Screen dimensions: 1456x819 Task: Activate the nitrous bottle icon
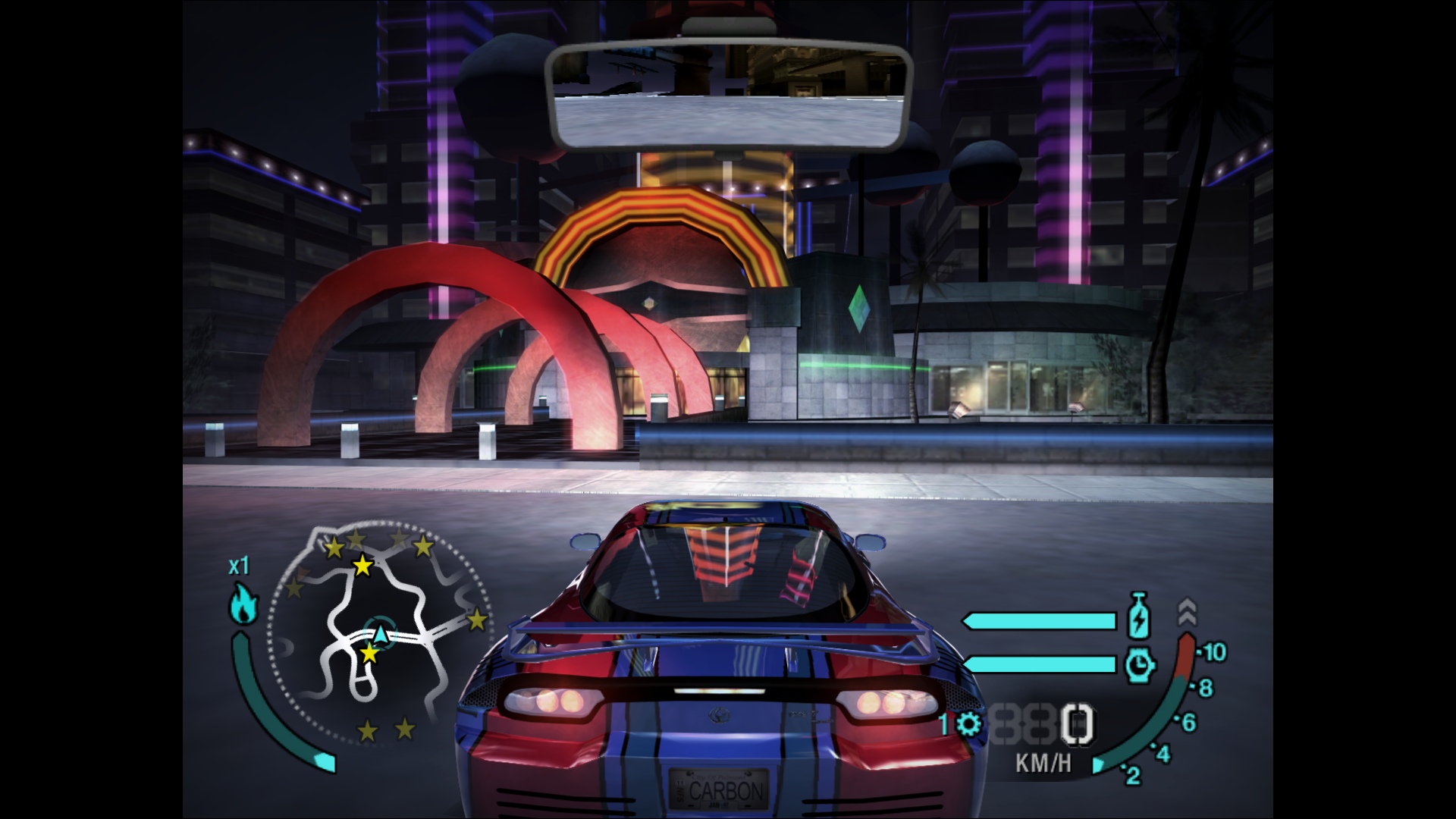tap(1139, 616)
